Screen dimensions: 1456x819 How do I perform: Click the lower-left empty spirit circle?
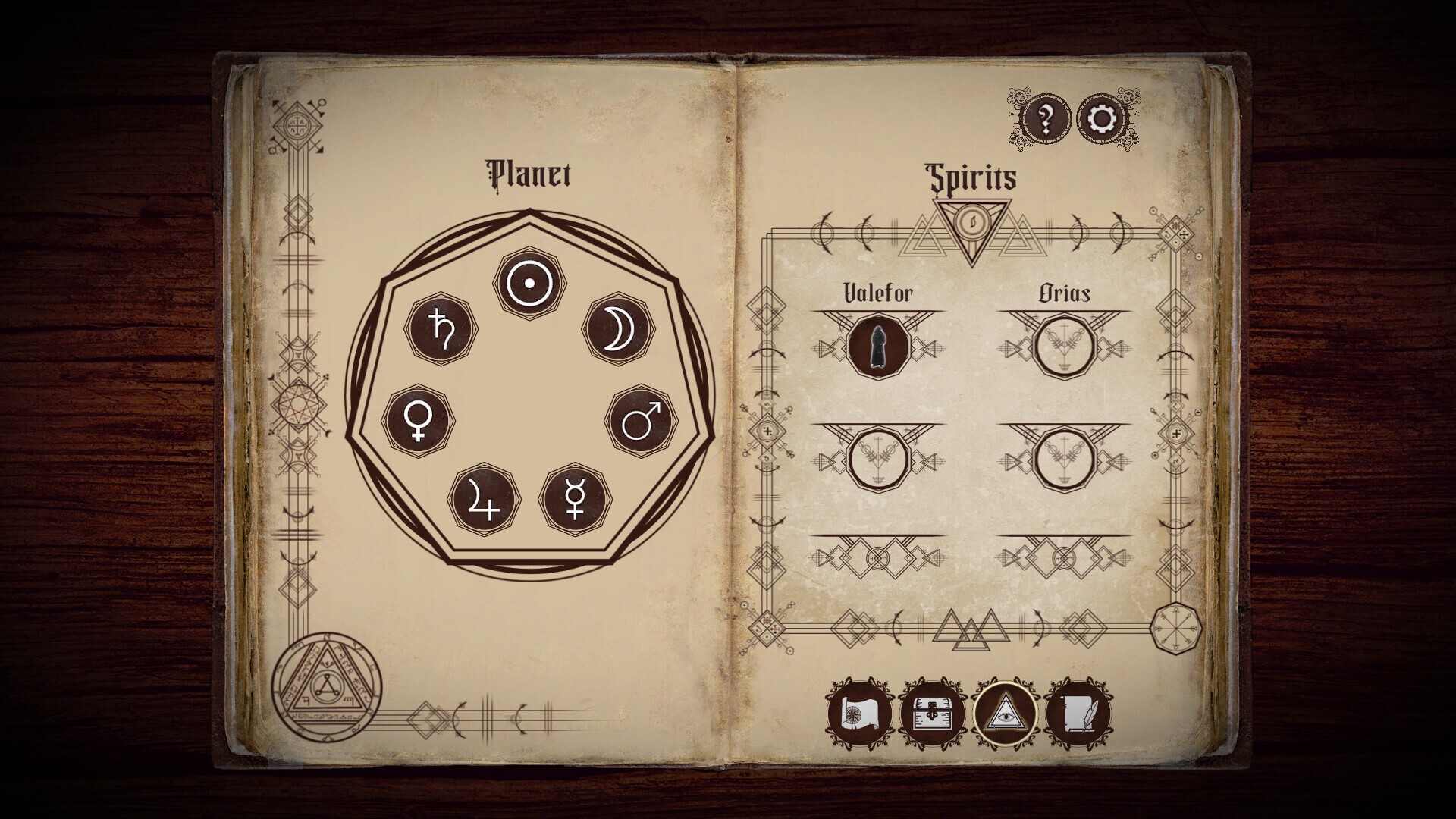[878, 460]
